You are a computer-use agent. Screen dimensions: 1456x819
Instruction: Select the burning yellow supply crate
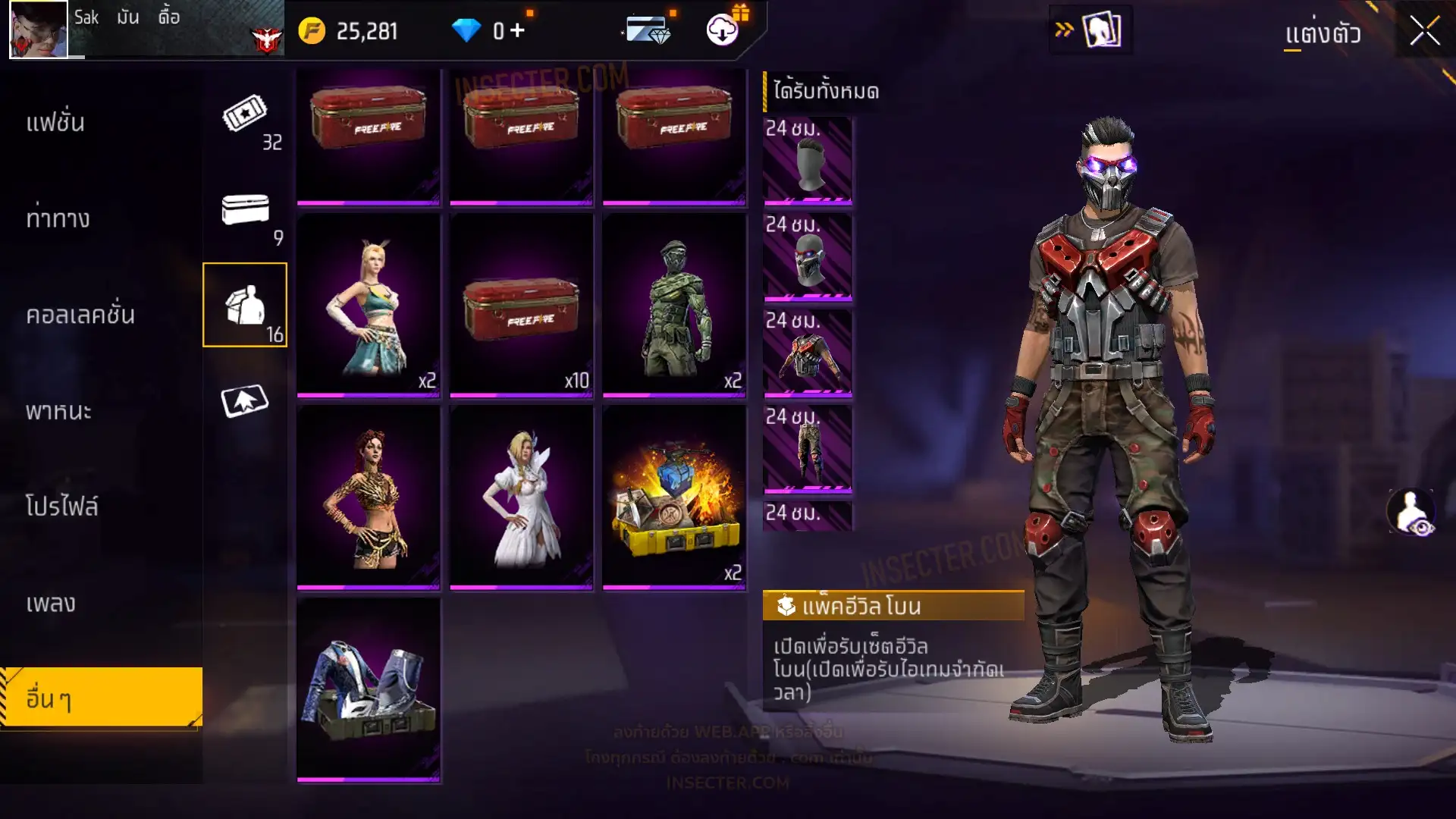click(674, 497)
